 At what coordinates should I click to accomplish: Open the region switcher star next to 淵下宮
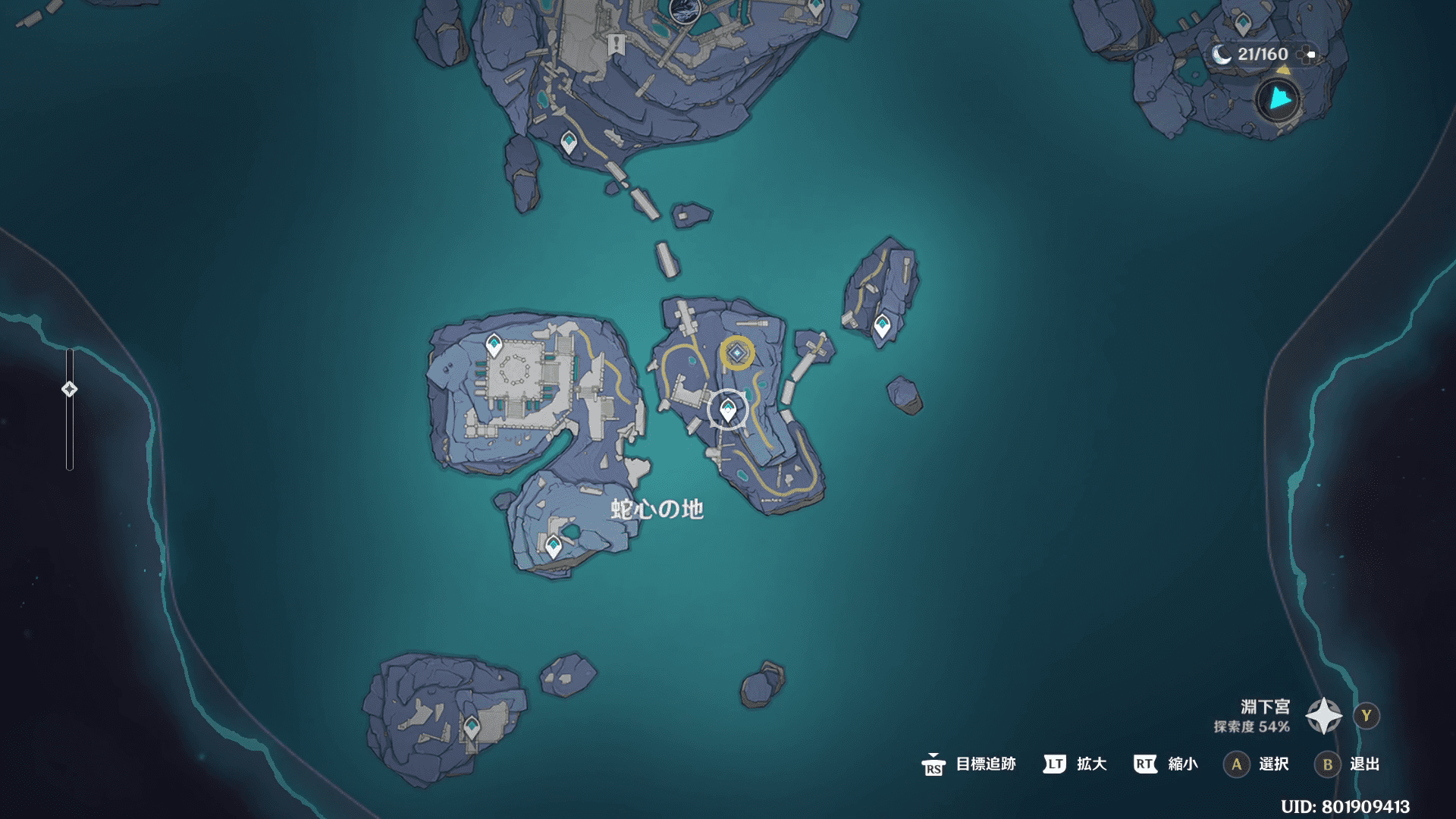click(x=1323, y=716)
